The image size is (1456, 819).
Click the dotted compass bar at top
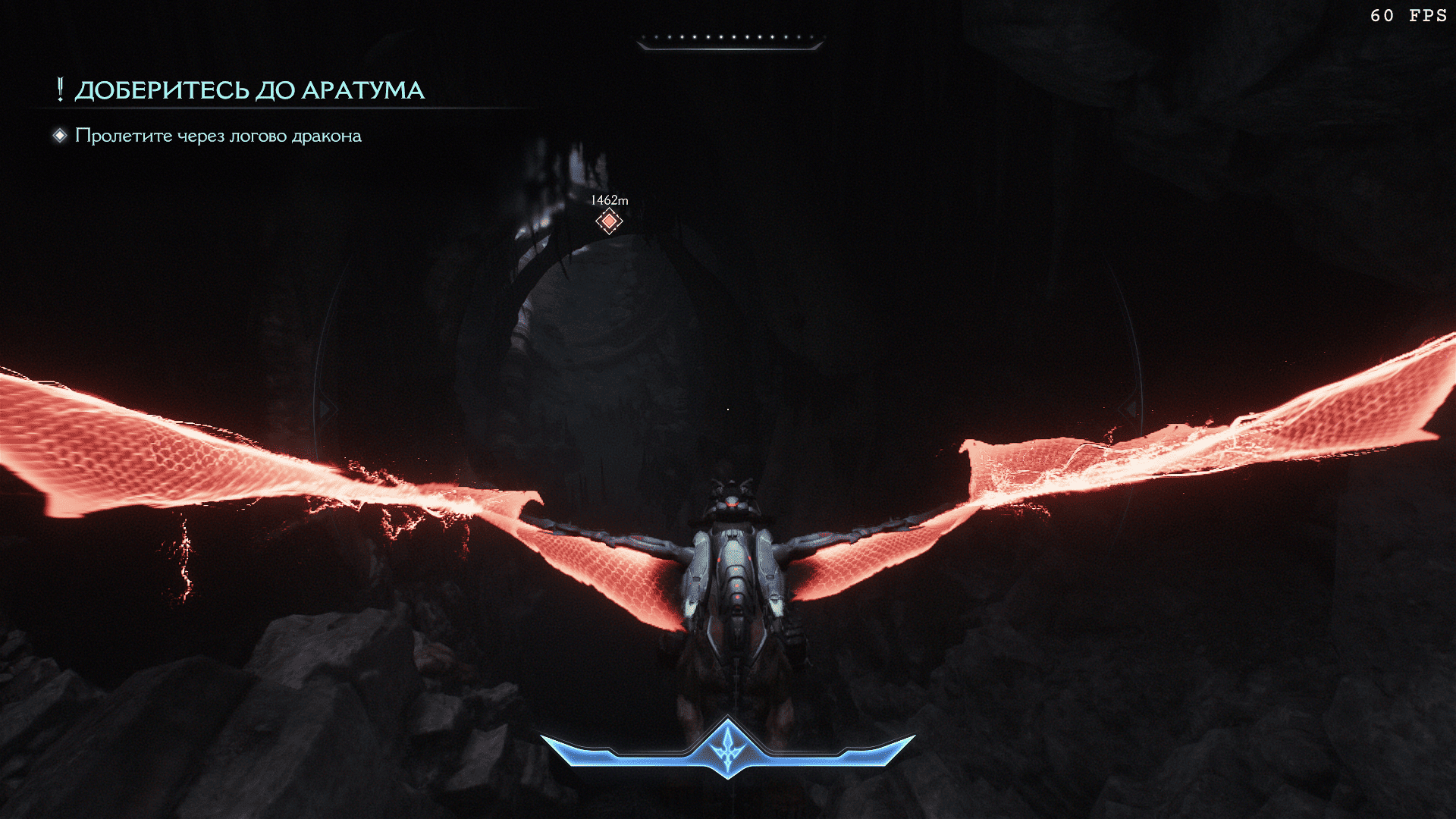pos(730,39)
